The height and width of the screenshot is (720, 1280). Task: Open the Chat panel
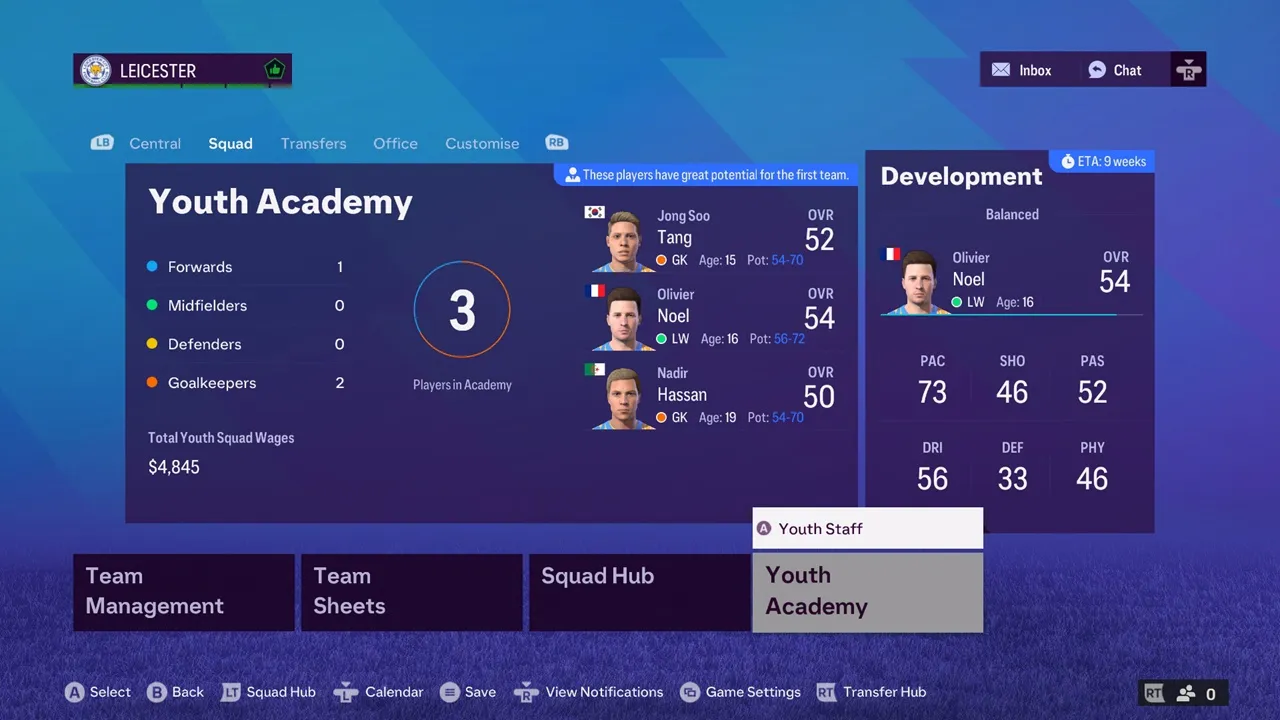point(1115,70)
